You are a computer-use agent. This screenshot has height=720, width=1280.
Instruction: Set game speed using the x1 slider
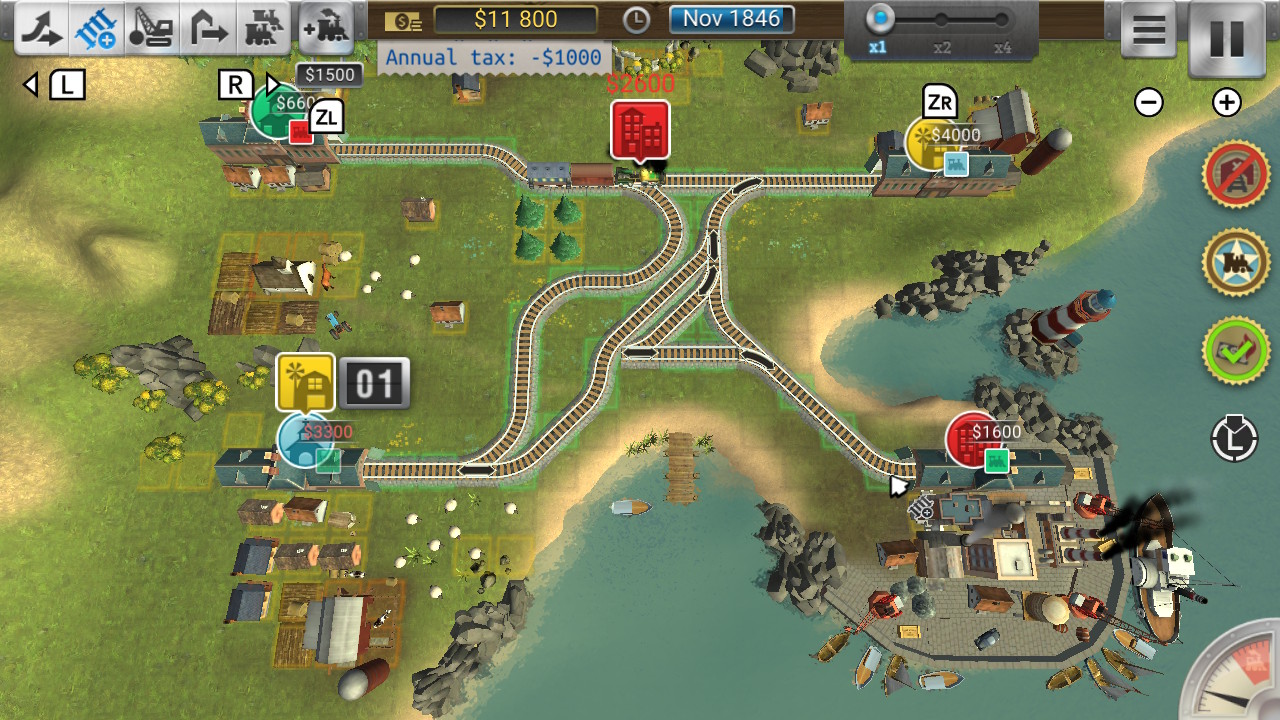tap(878, 18)
